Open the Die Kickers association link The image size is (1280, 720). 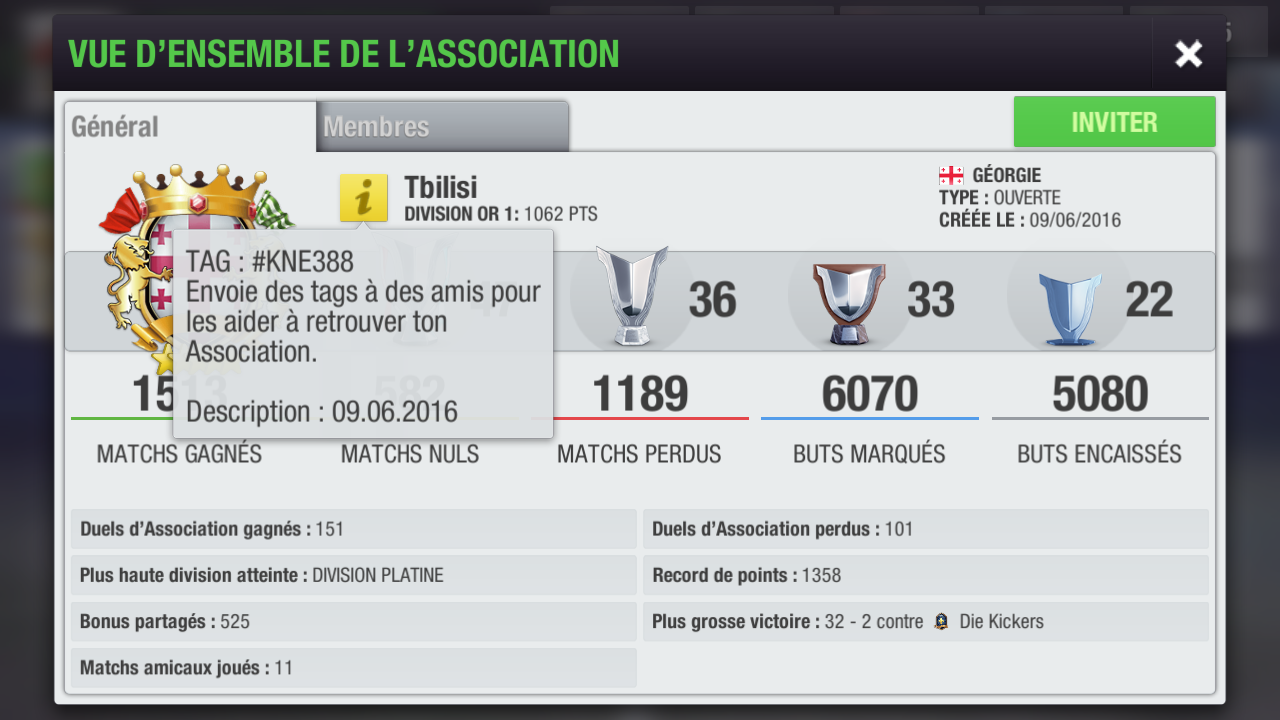tap(1000, 622)
